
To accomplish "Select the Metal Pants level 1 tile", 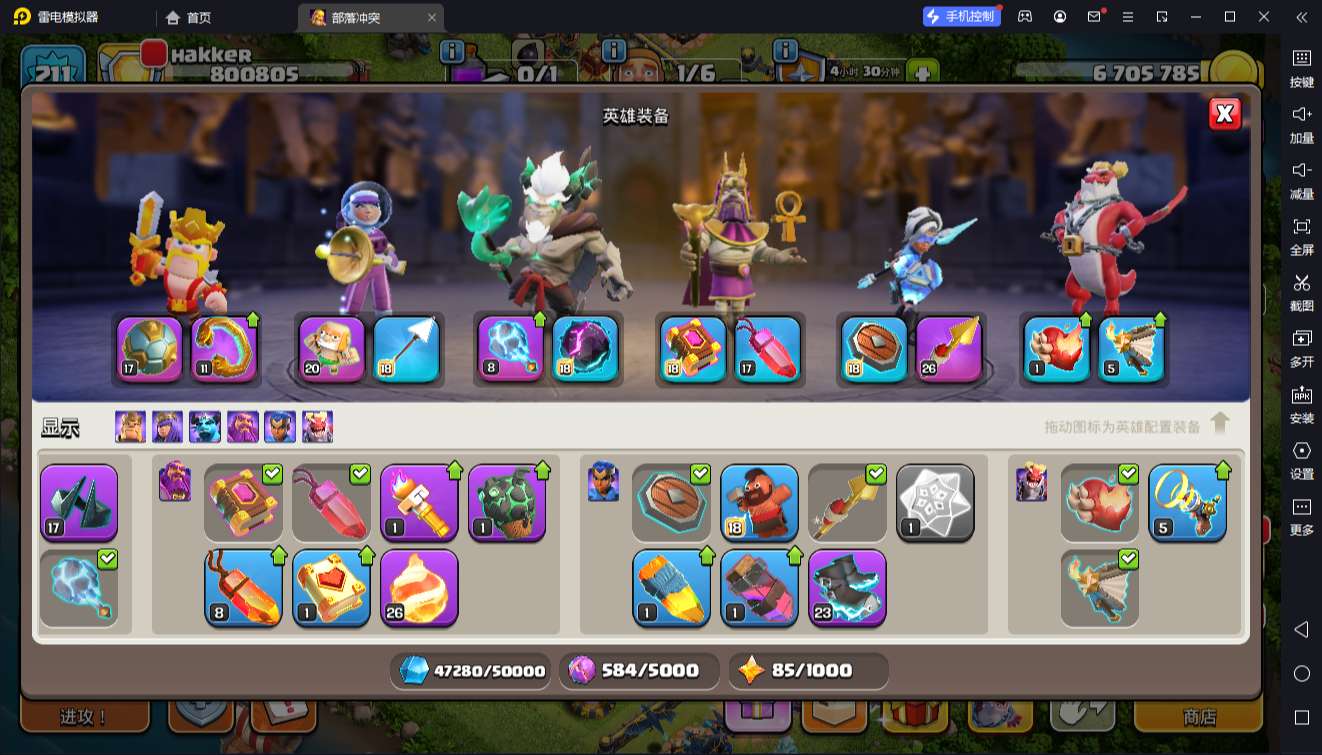I will click(x=759, y=588).
